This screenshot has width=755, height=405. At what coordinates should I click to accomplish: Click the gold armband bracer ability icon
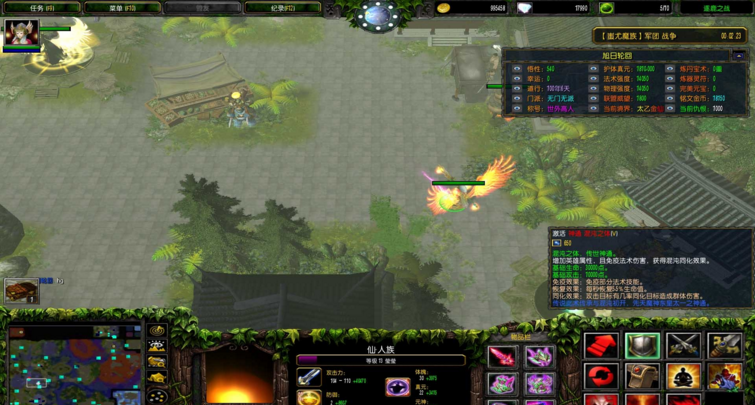(x=724, y=346)
